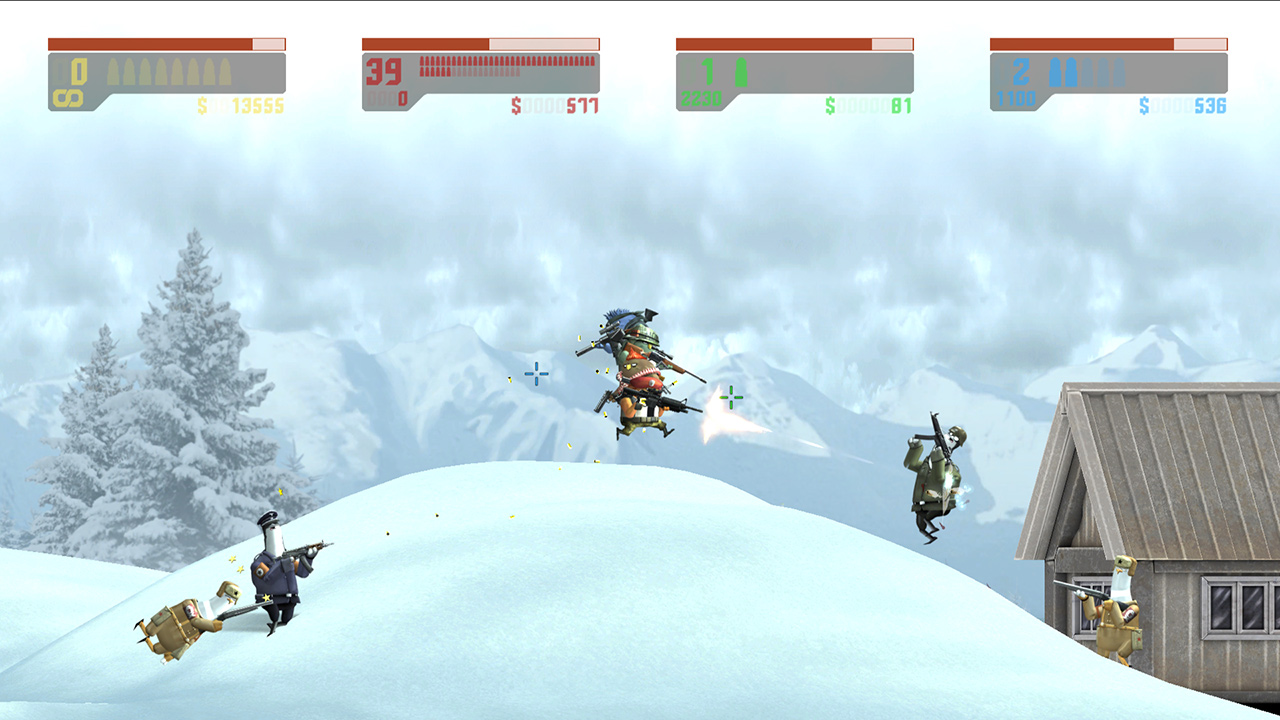Select the green crosshair reticle
Viewport: 1280px width, 720px height.
[732, 397]
